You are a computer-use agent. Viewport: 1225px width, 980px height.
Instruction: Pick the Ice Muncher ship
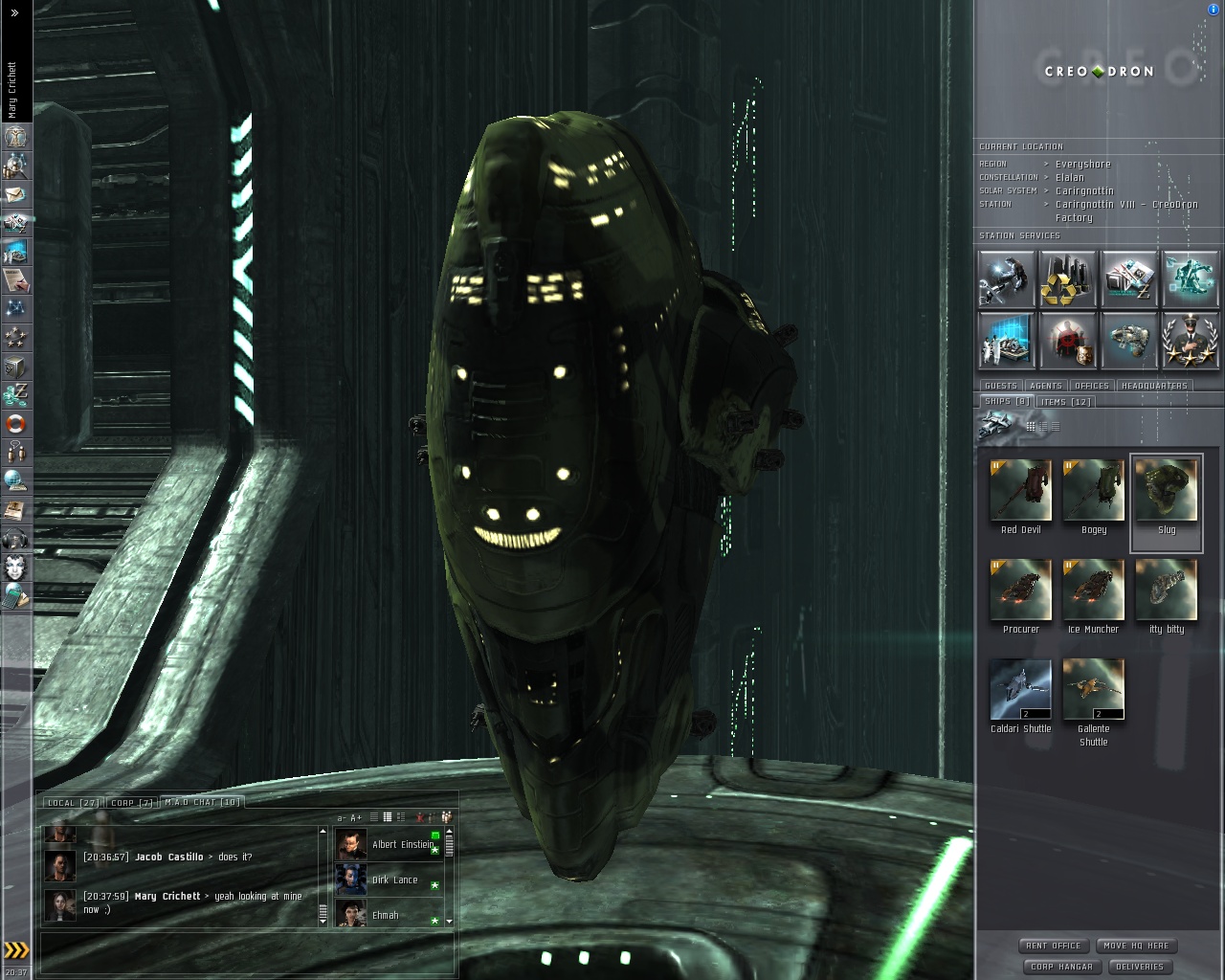(1093, 590)
